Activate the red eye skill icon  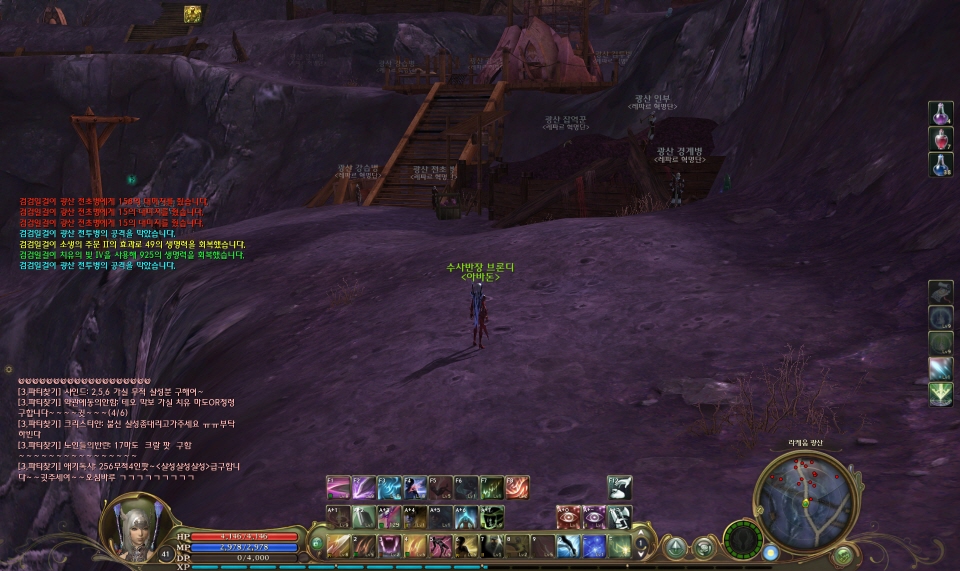point(568,517)
